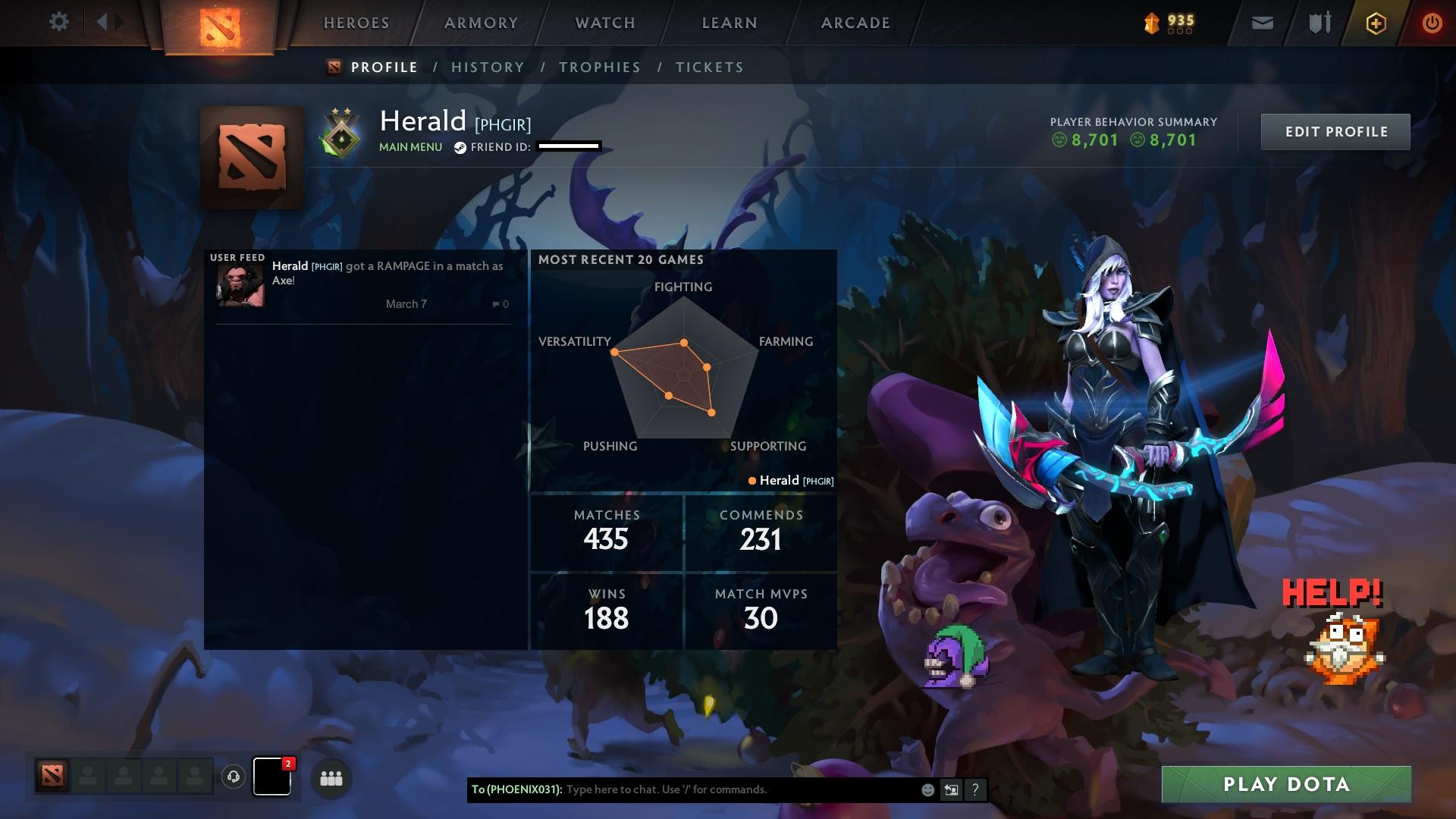Toggle the battle points goal indicator dots
1456x819 pixels.
(x=1180, y=32)
